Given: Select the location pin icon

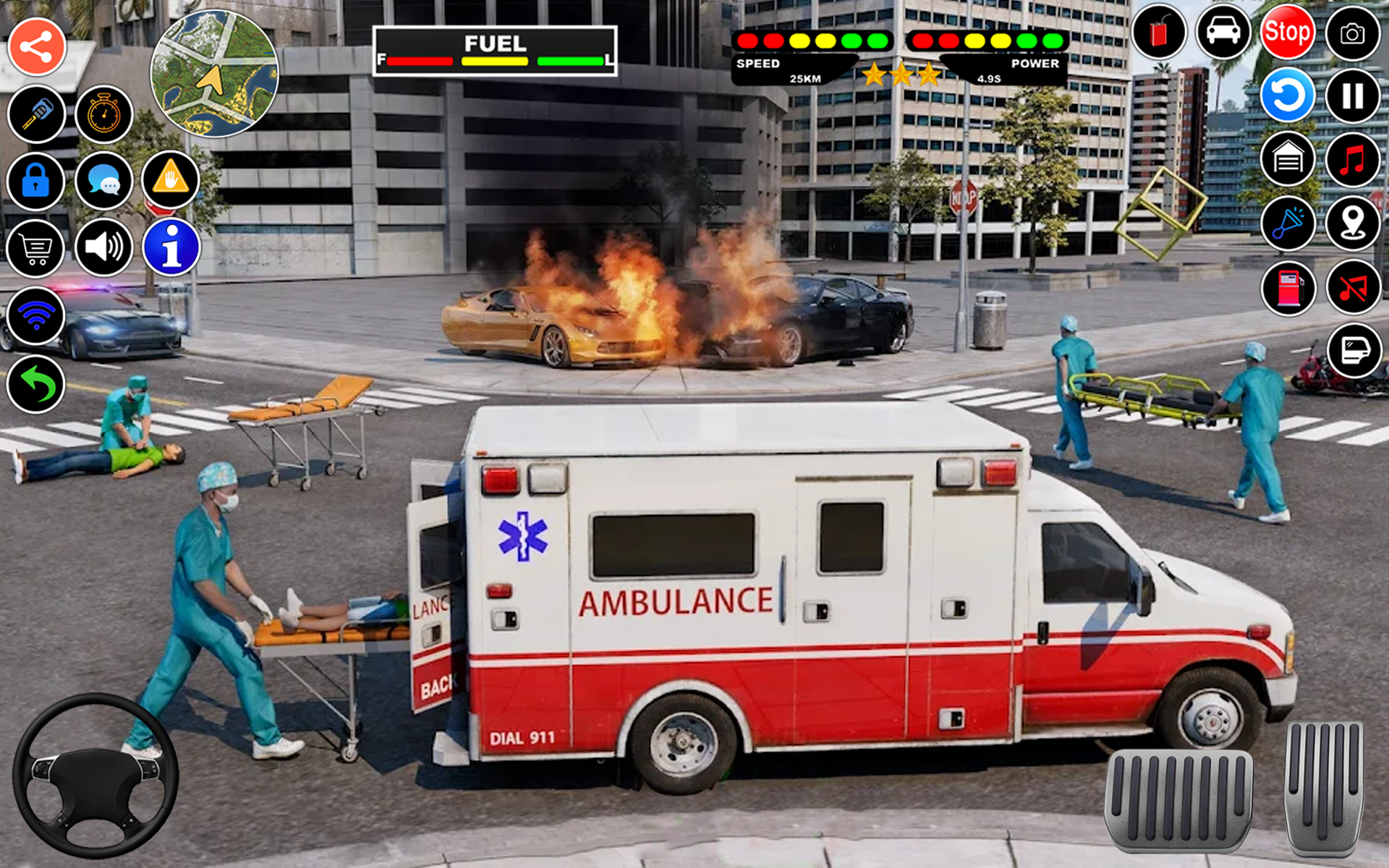Looking at the screenshot, I should click(x=1353, y=224).
